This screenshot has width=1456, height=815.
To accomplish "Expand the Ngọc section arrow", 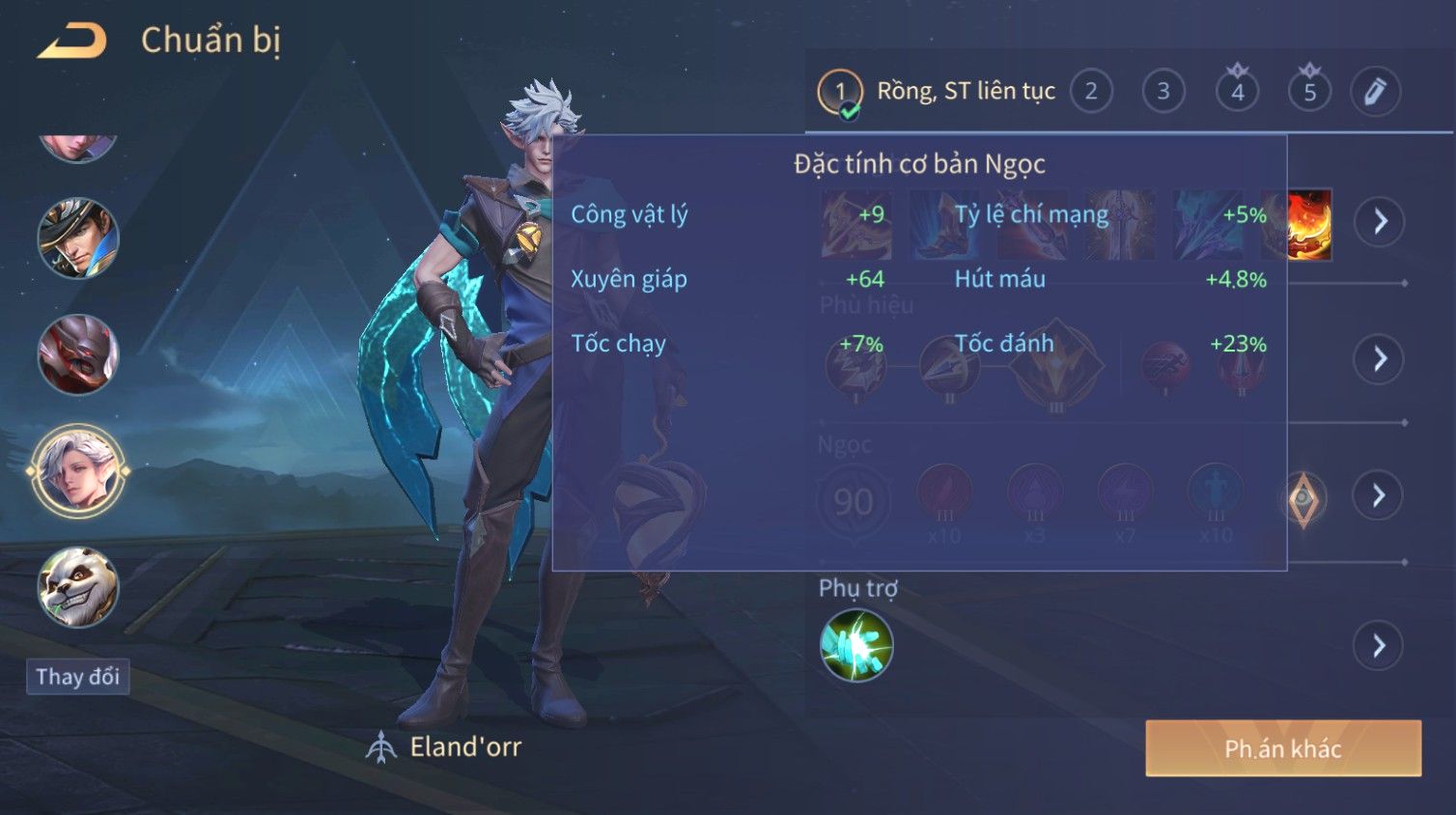I will (1379, 496).
